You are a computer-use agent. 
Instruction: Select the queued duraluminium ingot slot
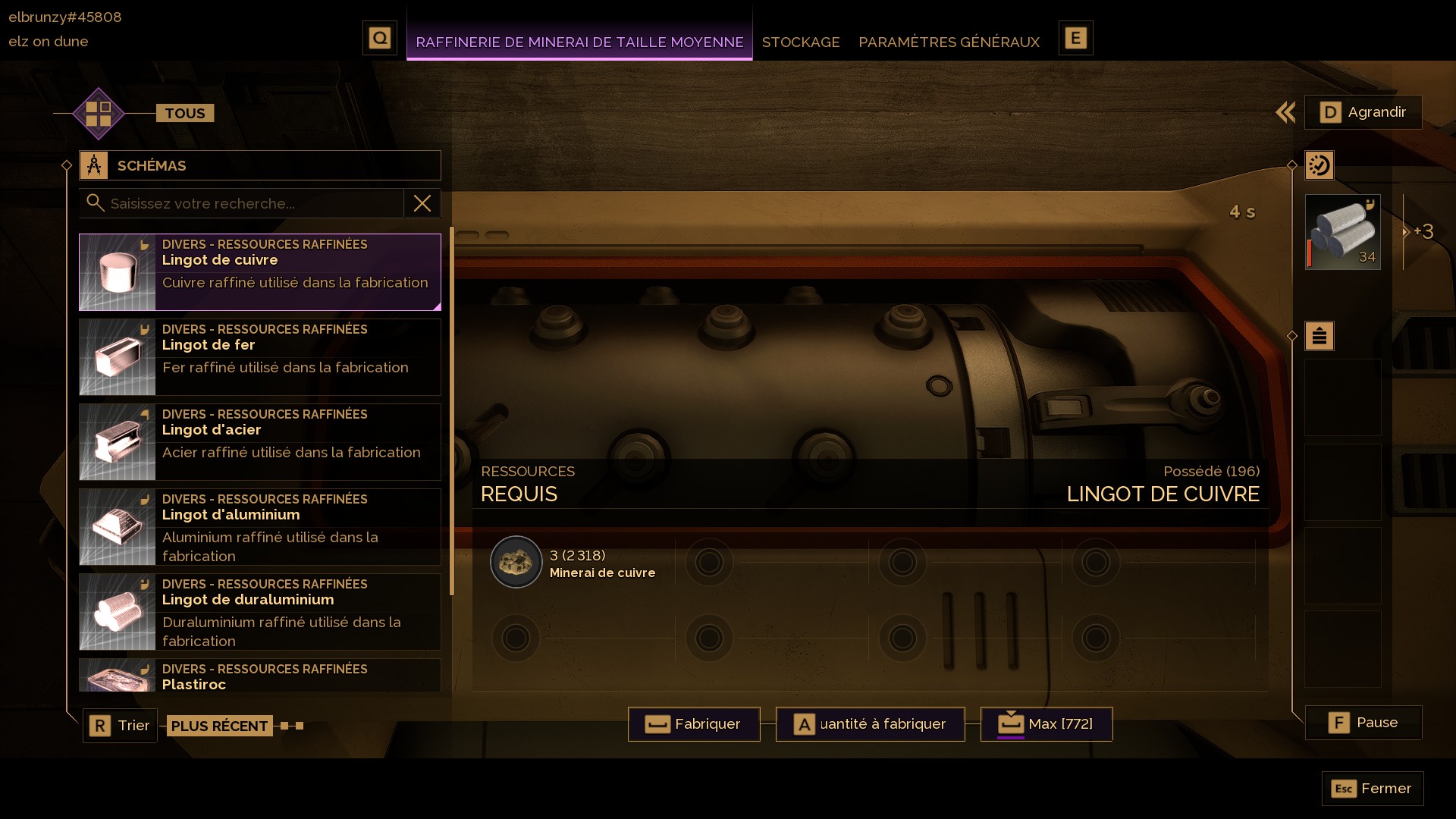point(1342,232)
